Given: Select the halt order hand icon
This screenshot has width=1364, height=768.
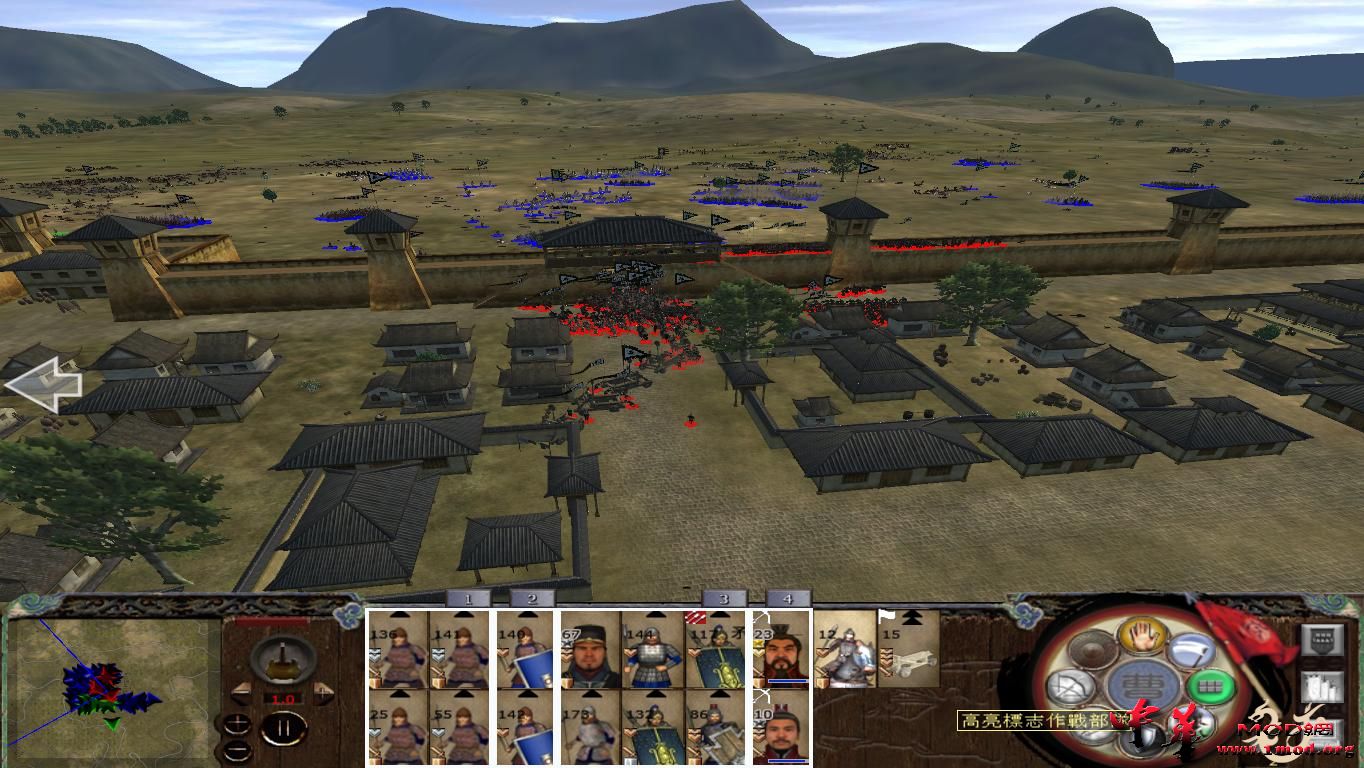Looking at the screenshot, I should (1143, 638).
